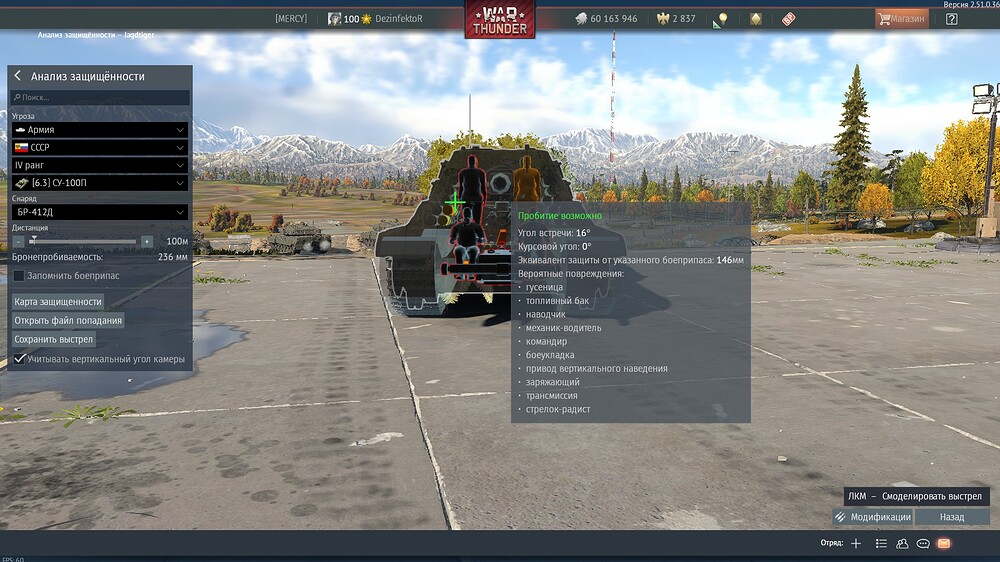Open Модификации
Image resolution: width=1000 pixels, height=562 pixels.
[x=872, y=517]
